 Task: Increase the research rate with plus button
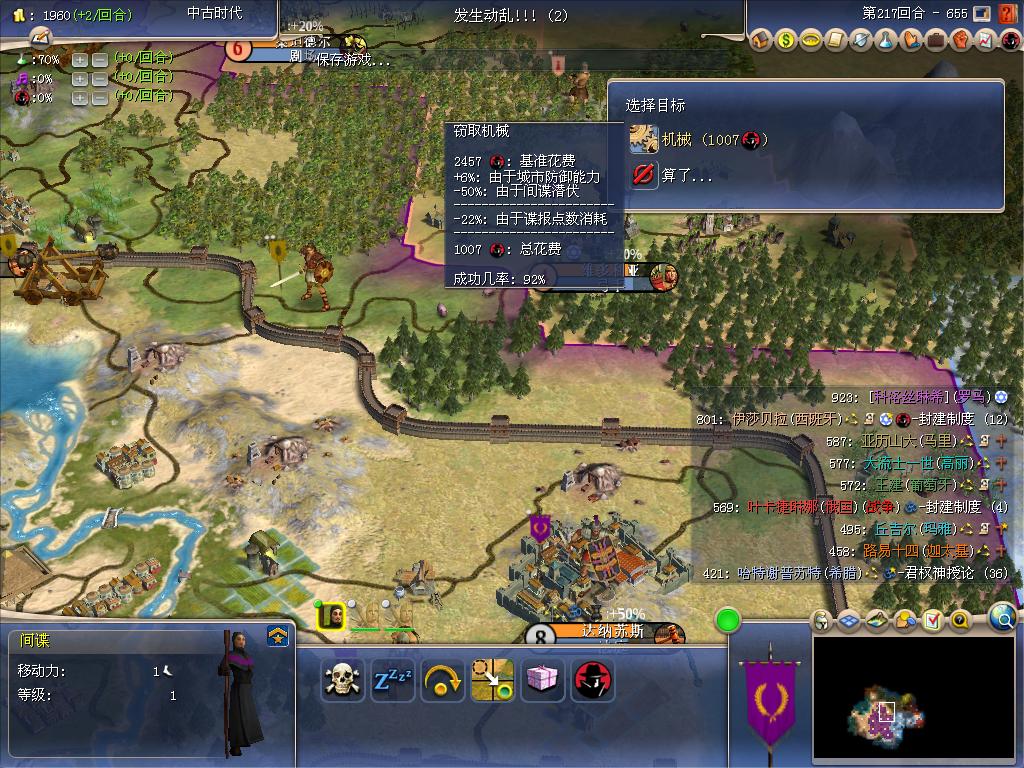pyautogui.click(x=80, y=59)
